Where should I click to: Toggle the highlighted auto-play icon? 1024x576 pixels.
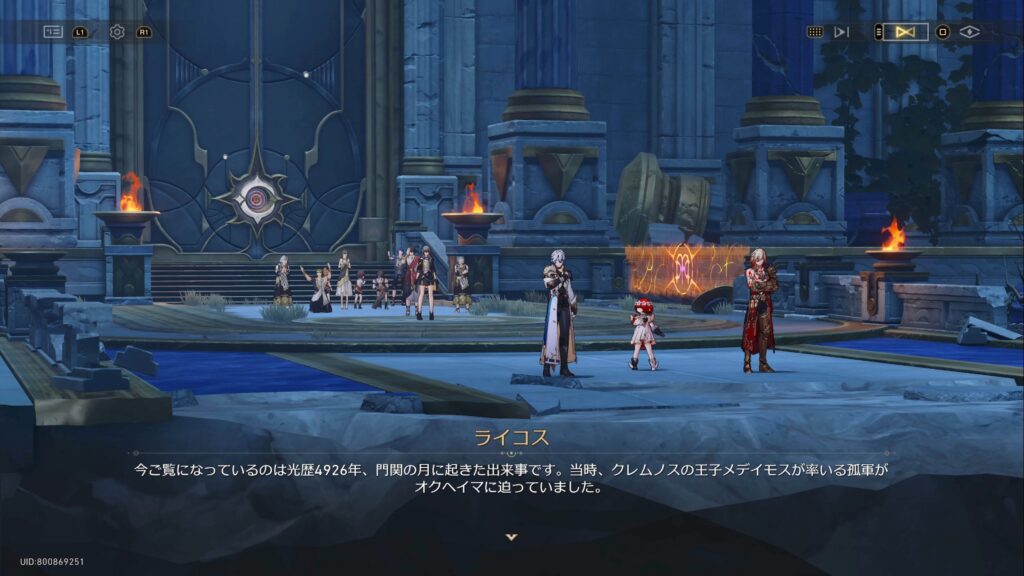[x=905, y=32]
